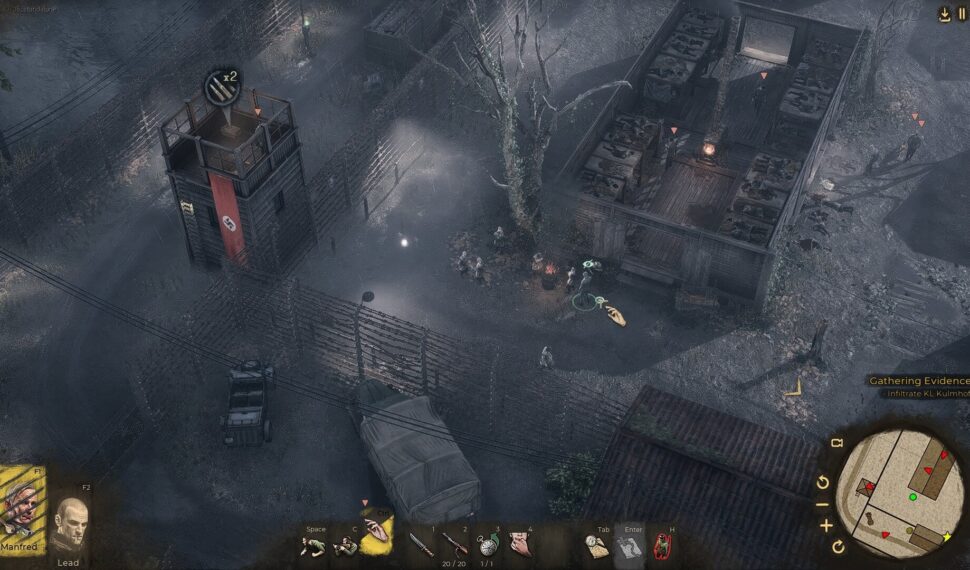Viewport: 970px width, 570px height.
Task: Equip the rifle weapon slot
Action: (x=455, y=545)
